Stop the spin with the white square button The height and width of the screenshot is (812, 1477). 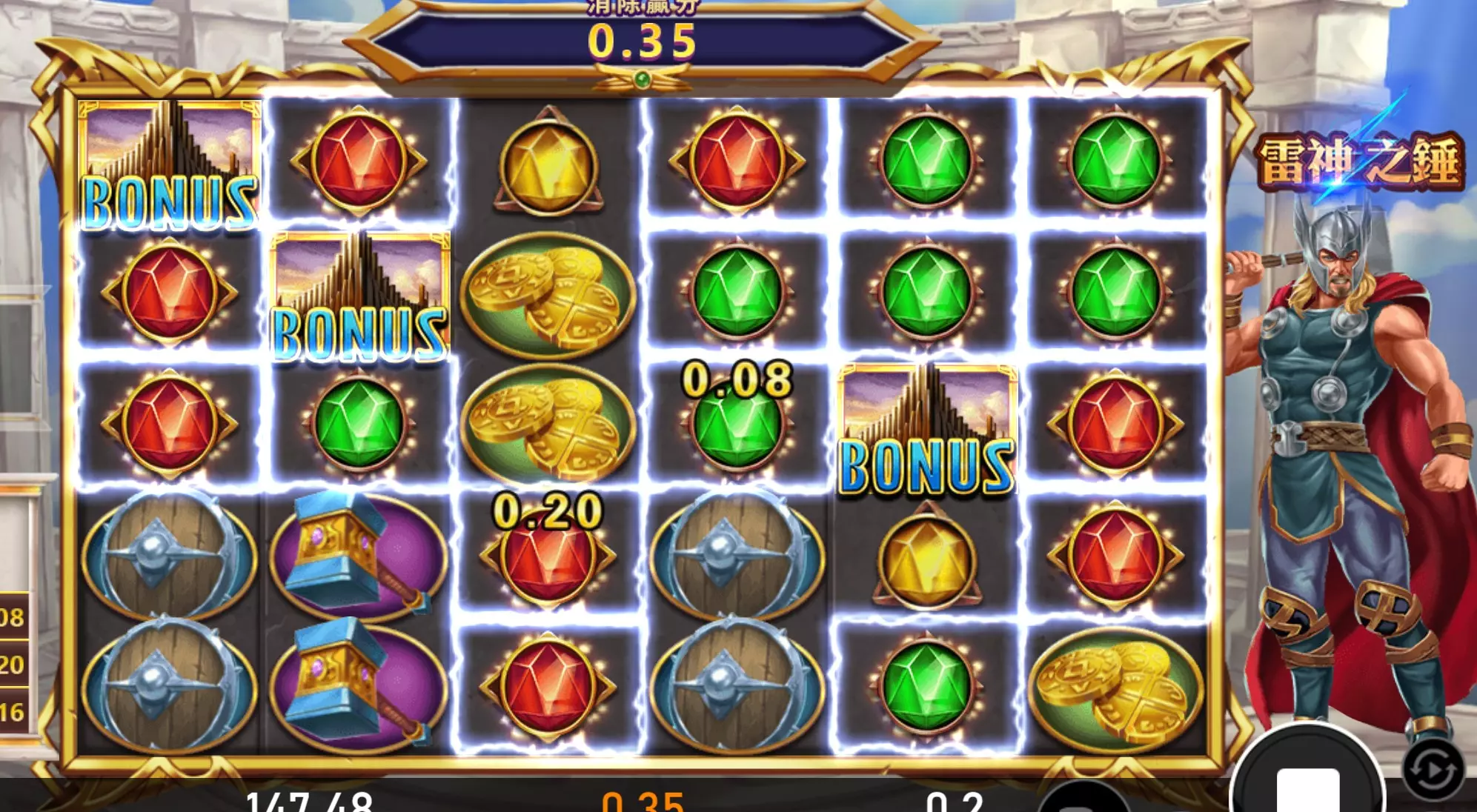pos(1308,785)
